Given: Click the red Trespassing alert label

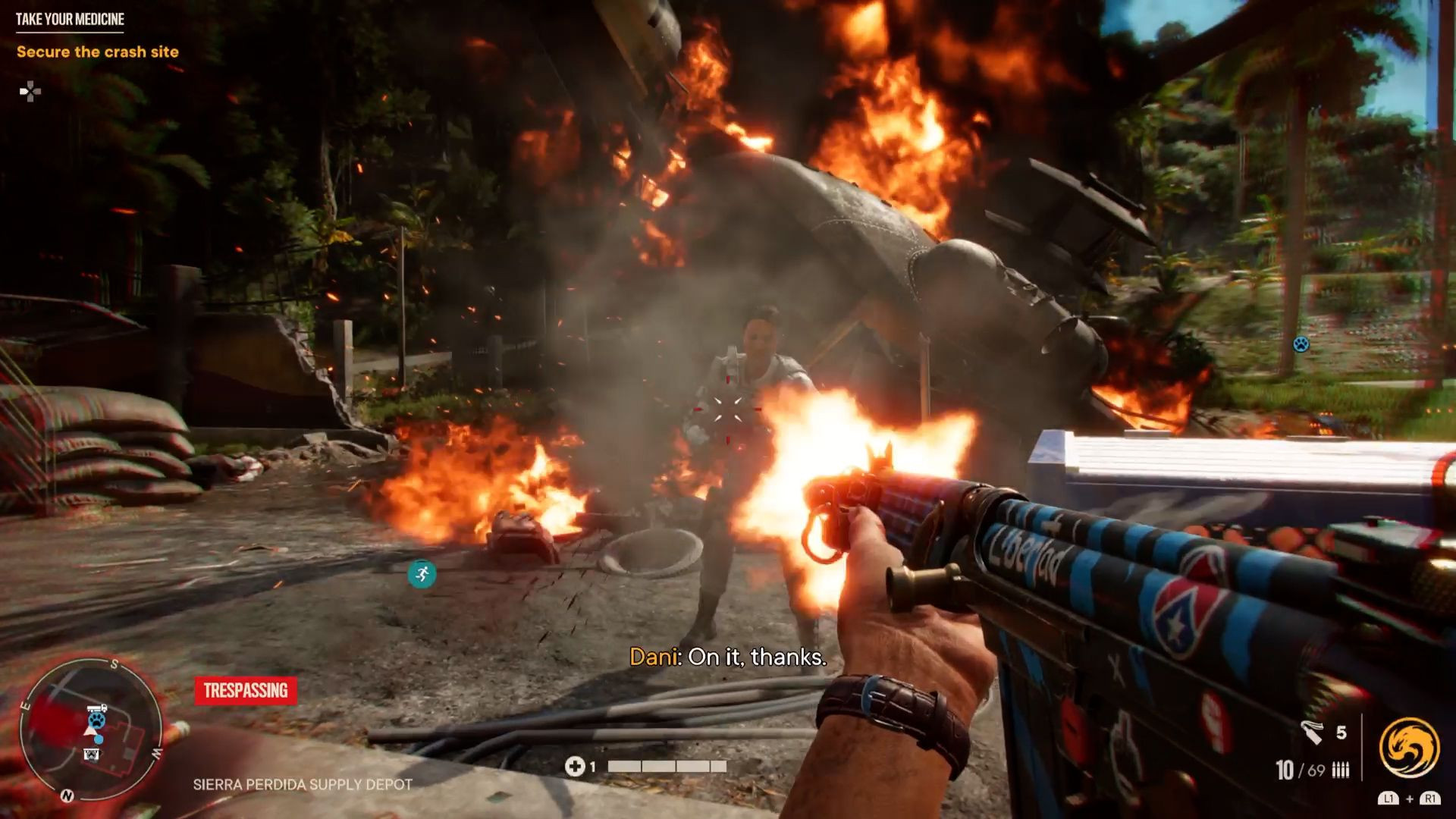Looking at the screenshot, I should coord(246,690).
